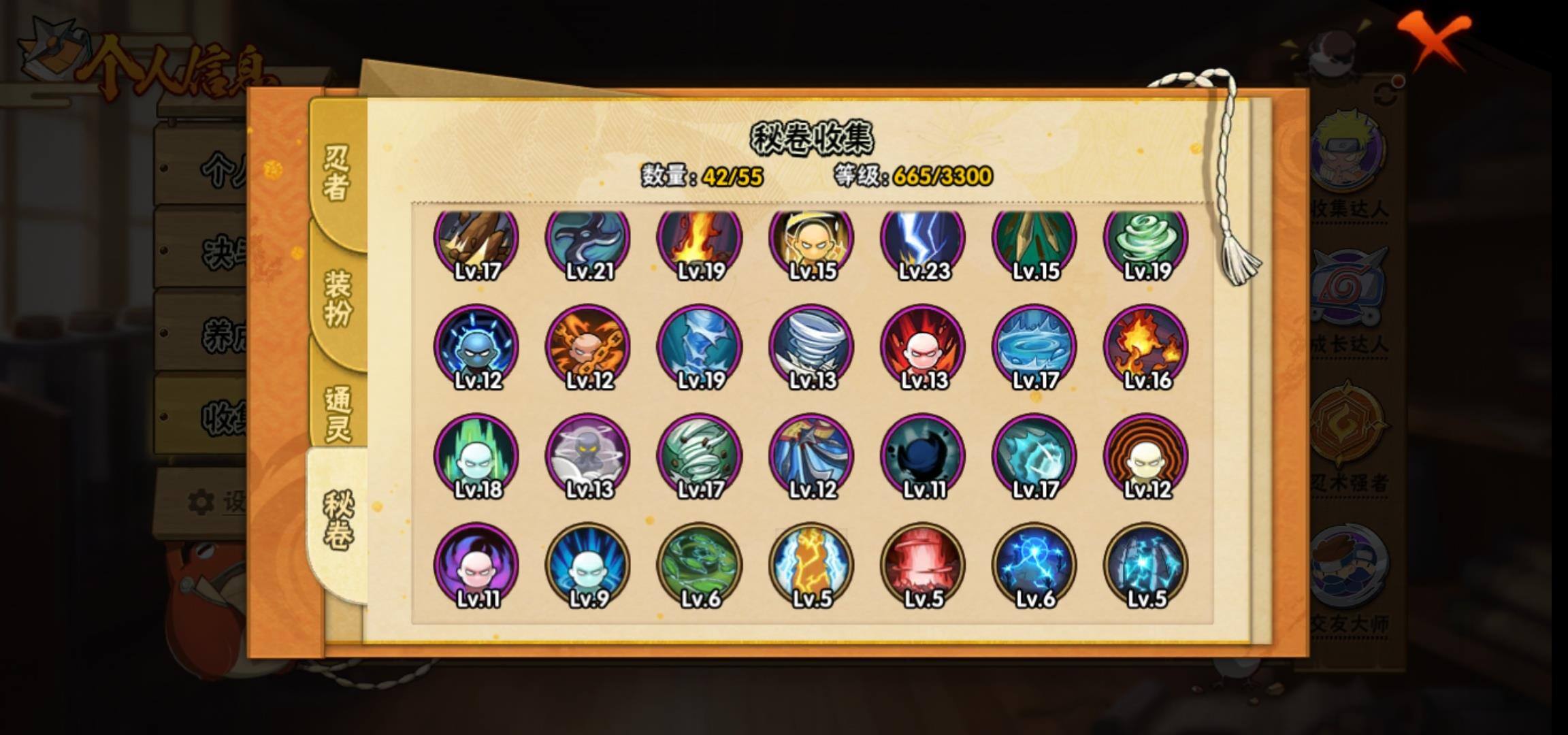Select the Lv.12 orange spiral figure scroll
This screenshot has width=1568, height=735.
1146,456
